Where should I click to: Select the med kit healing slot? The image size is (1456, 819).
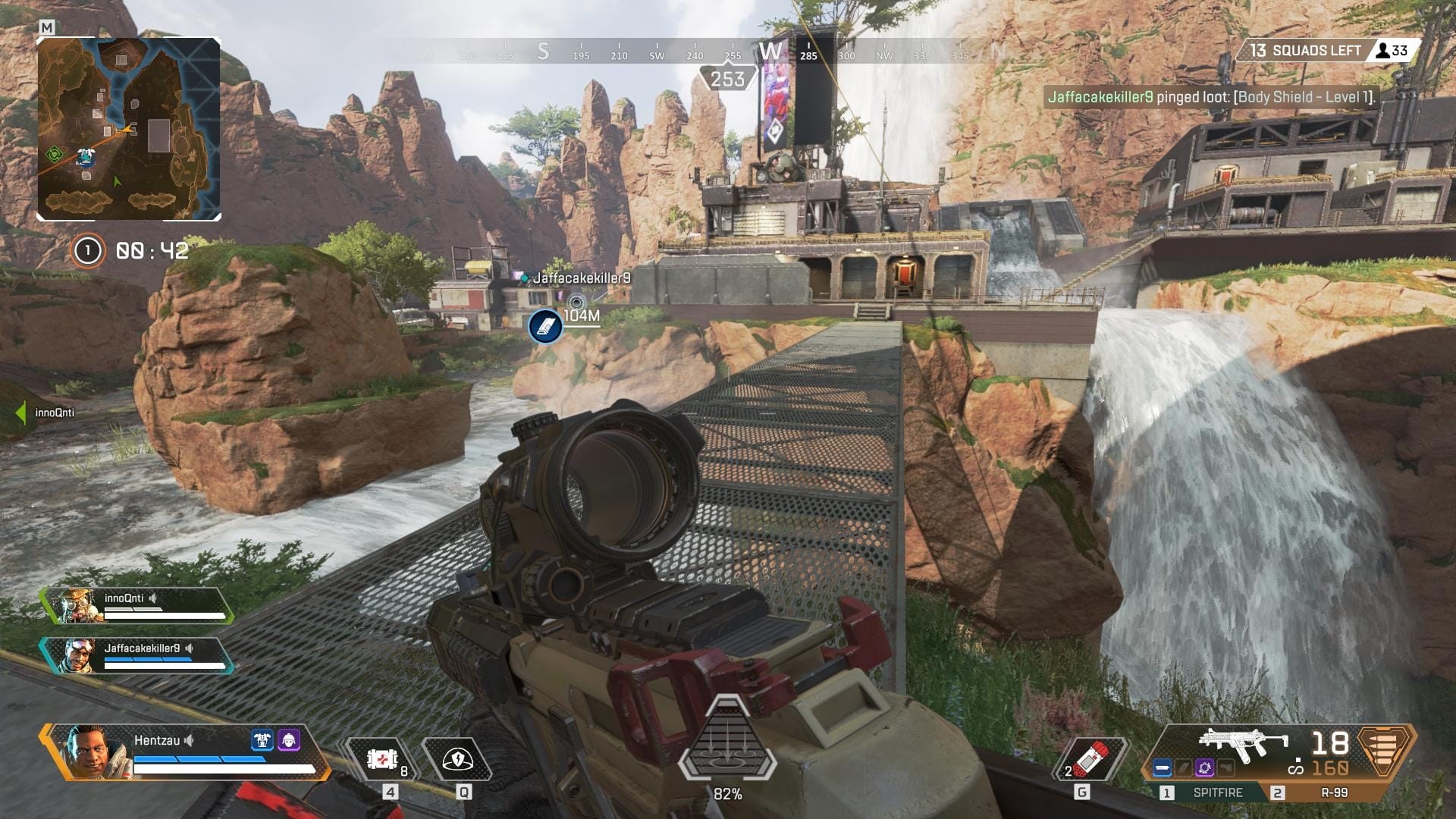(383, 759)
